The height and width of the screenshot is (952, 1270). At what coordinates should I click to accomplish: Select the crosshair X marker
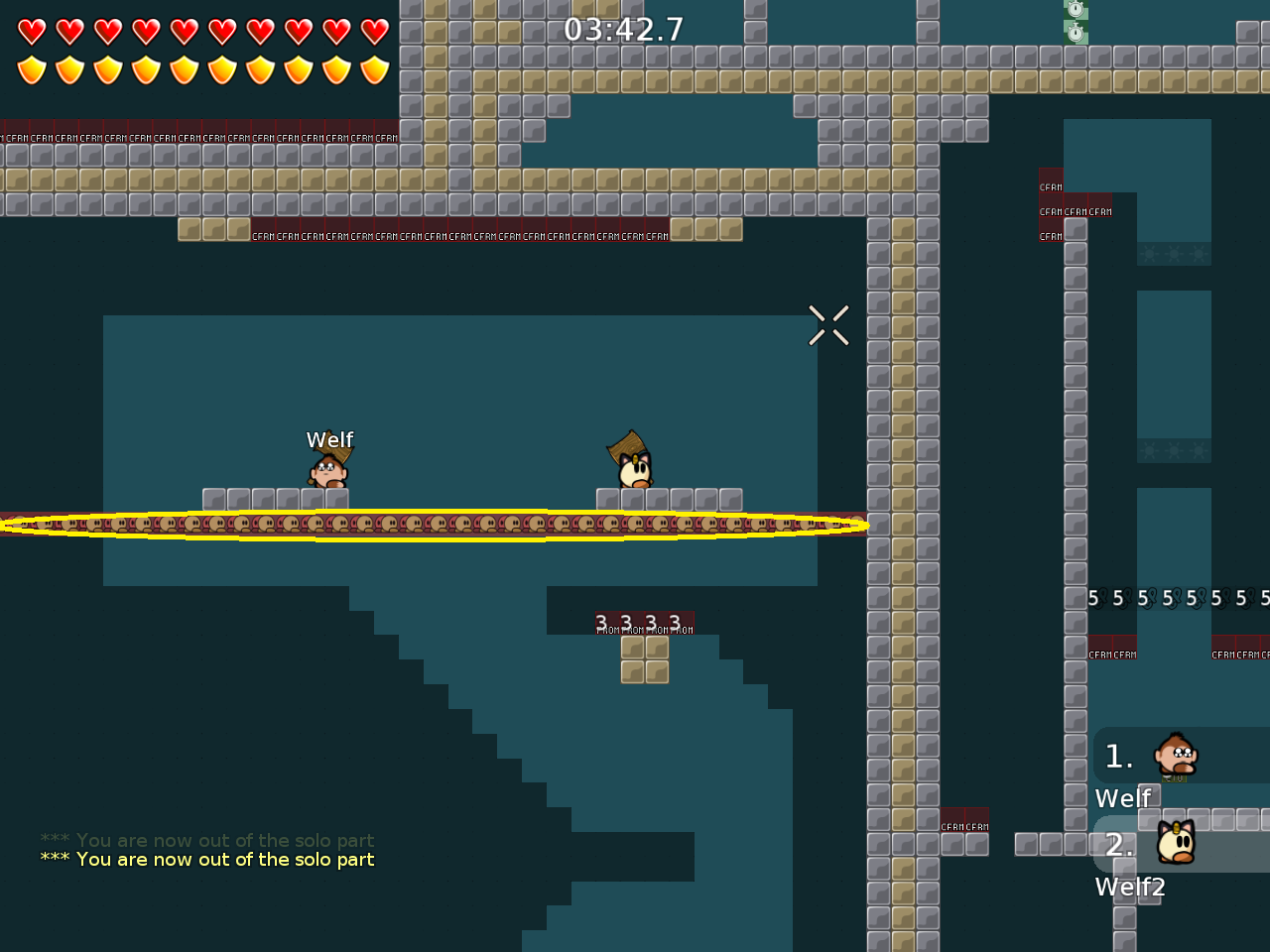click(x=828, y=325)
